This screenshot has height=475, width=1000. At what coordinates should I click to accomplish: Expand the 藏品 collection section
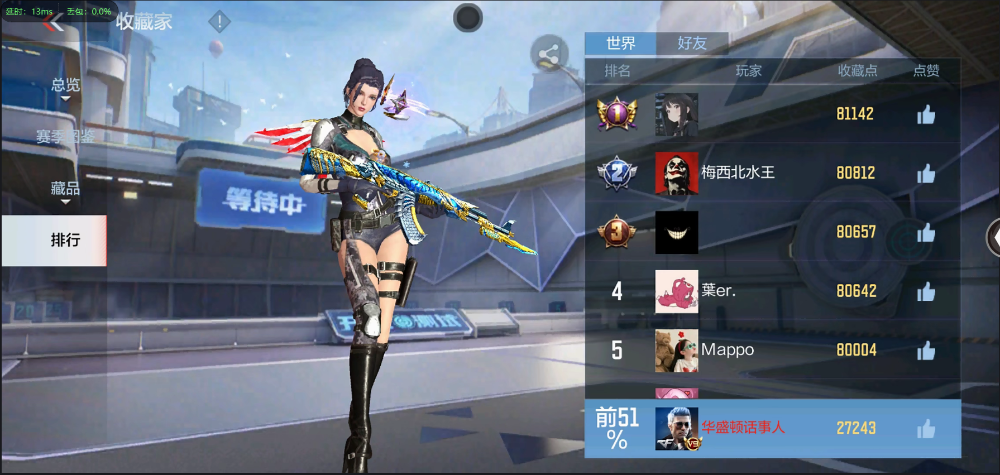[x=66, y=188]
